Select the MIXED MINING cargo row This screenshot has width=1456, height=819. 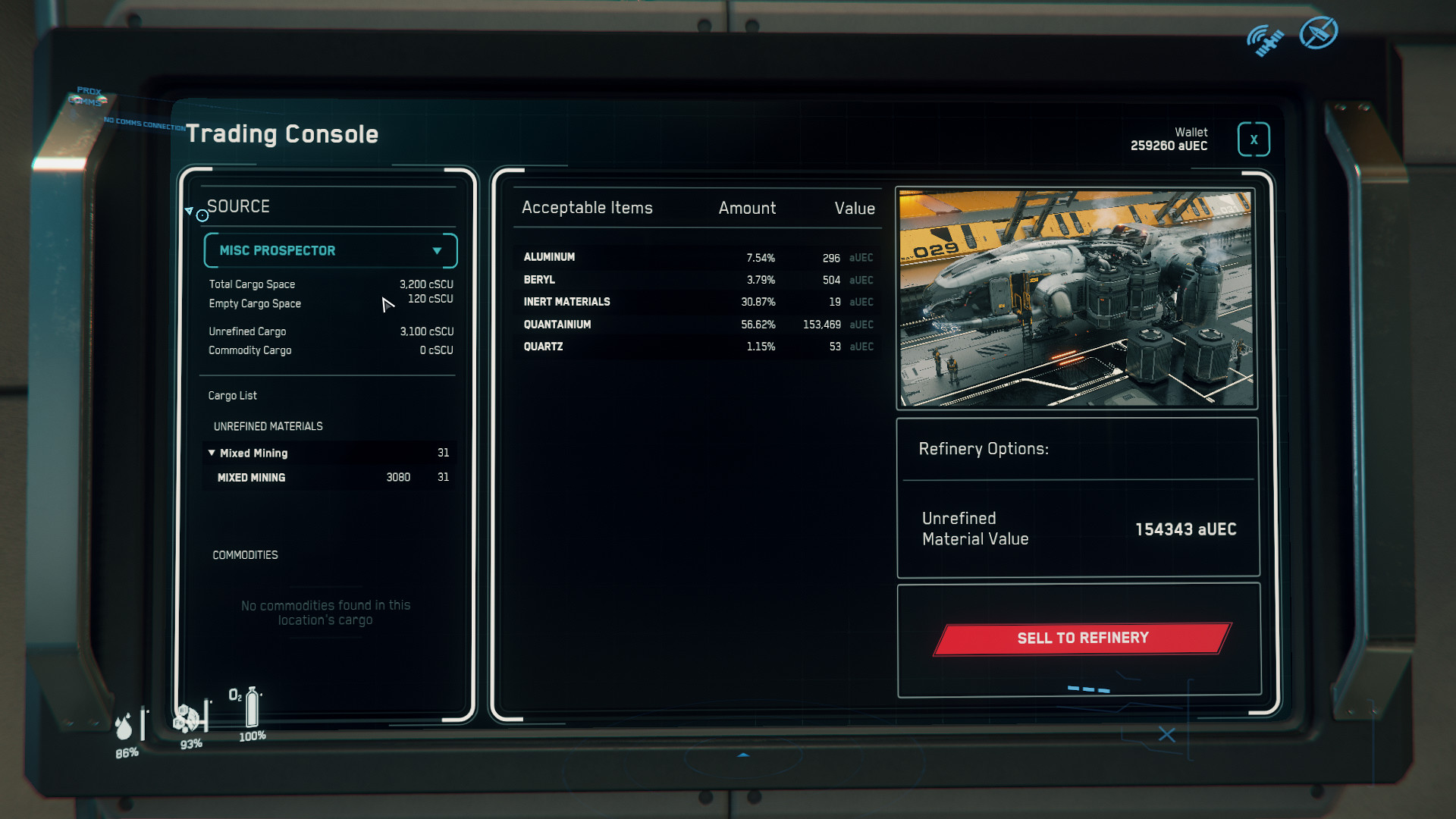tap(329, 478)
